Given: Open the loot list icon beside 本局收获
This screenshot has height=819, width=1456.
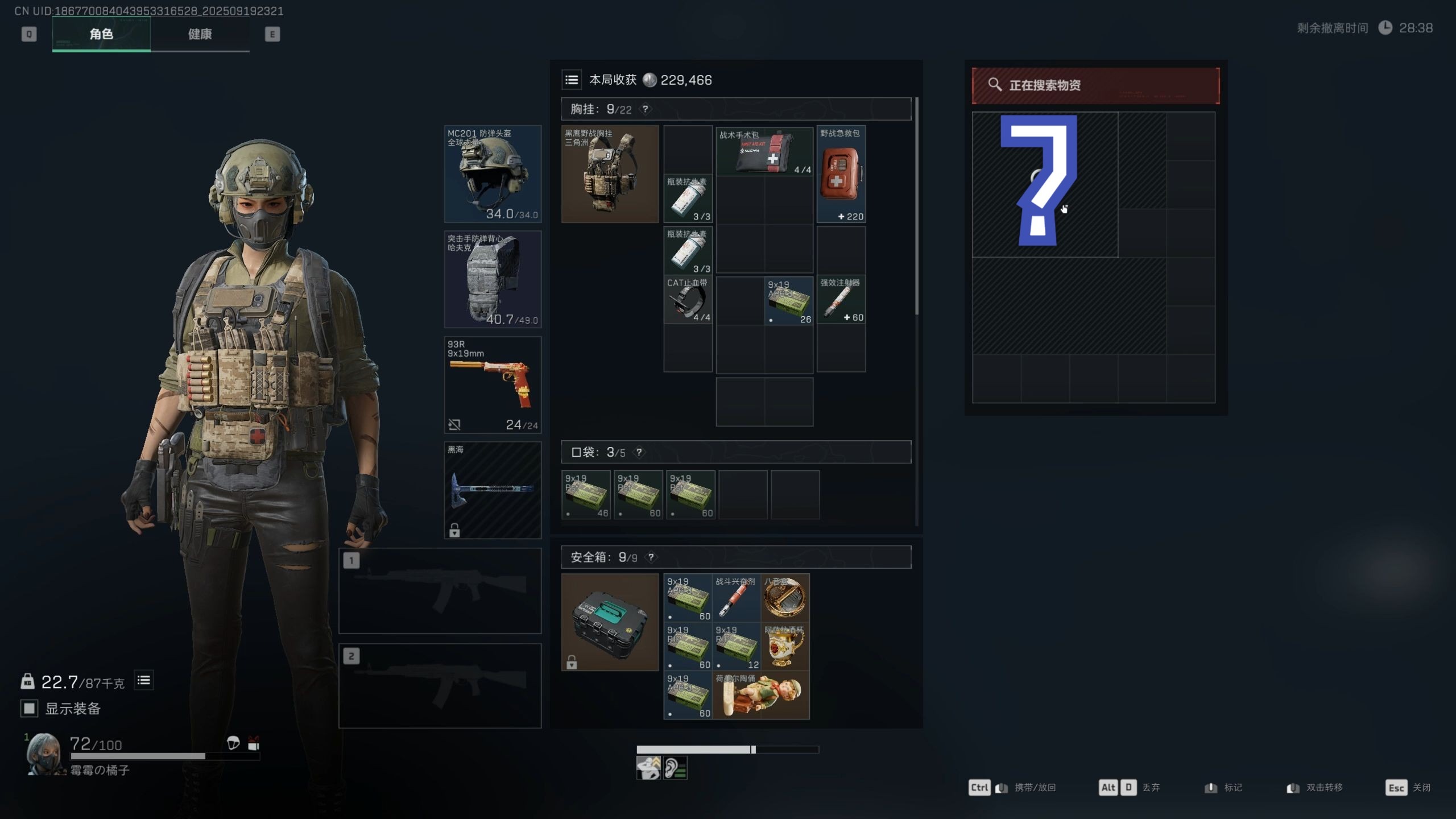Looking at the screenshot, I should pyautogui.click(x=572, y=80).
